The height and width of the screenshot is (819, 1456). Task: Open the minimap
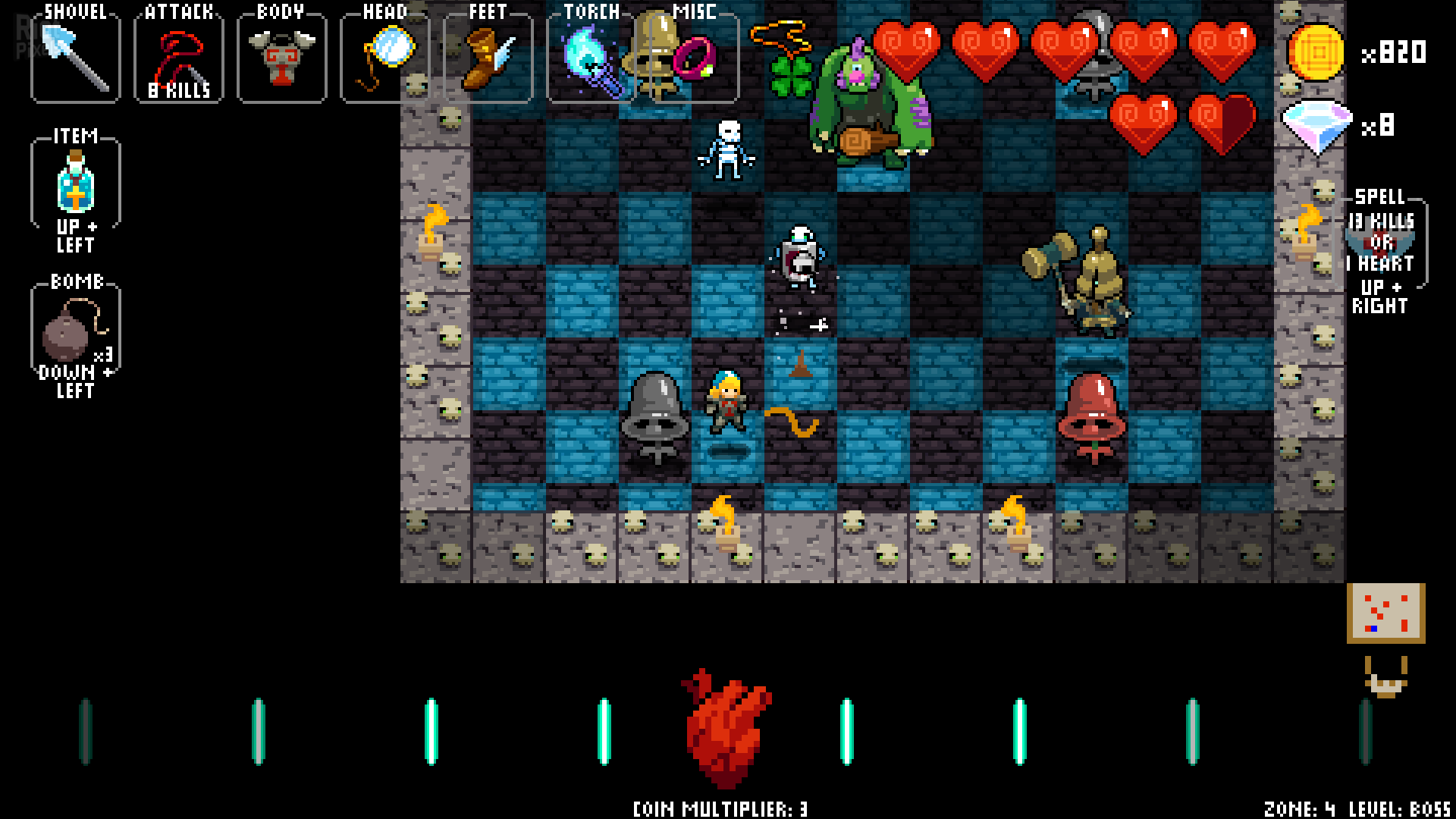click(1385, 613)
